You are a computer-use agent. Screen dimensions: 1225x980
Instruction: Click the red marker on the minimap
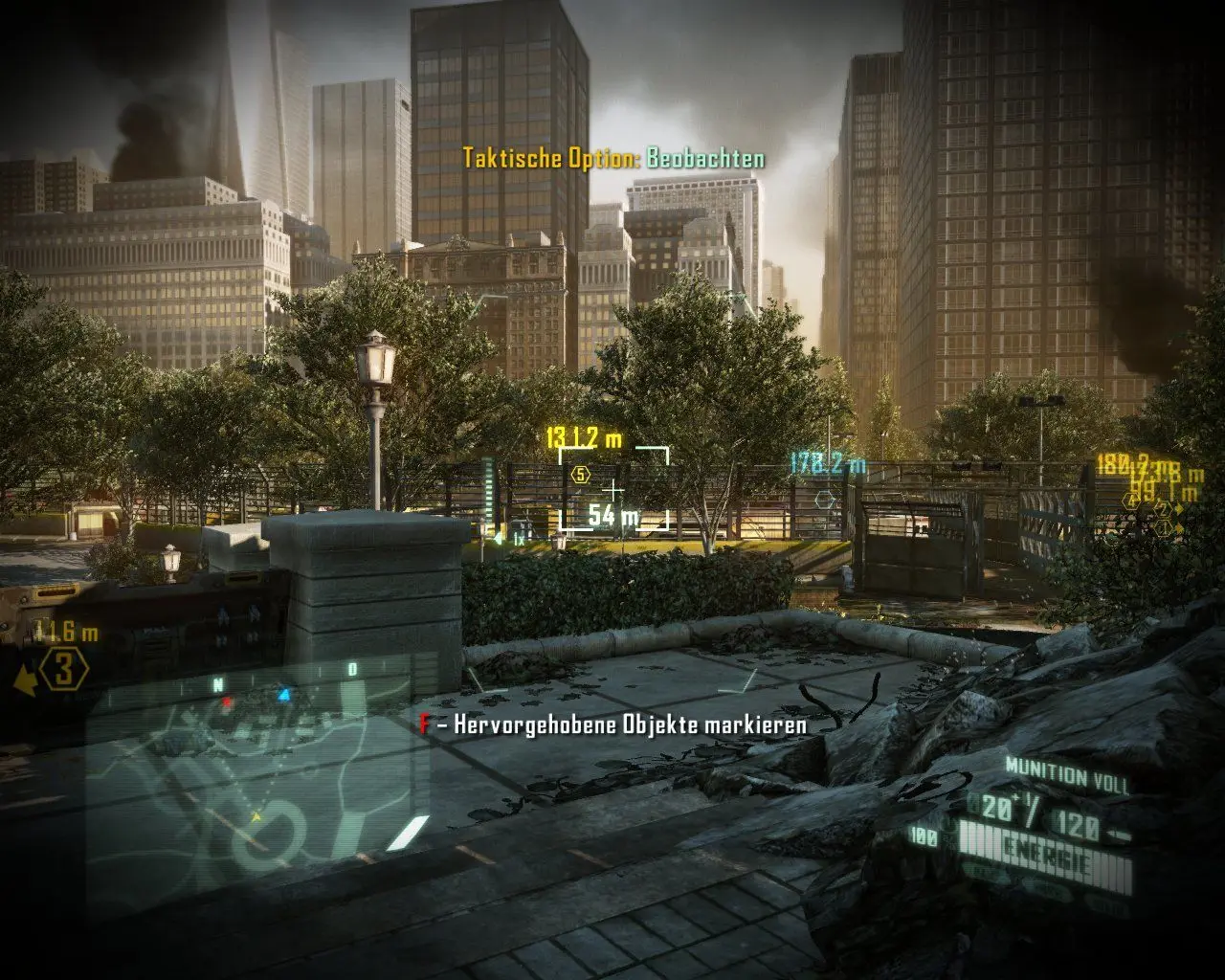pos(227,702)
